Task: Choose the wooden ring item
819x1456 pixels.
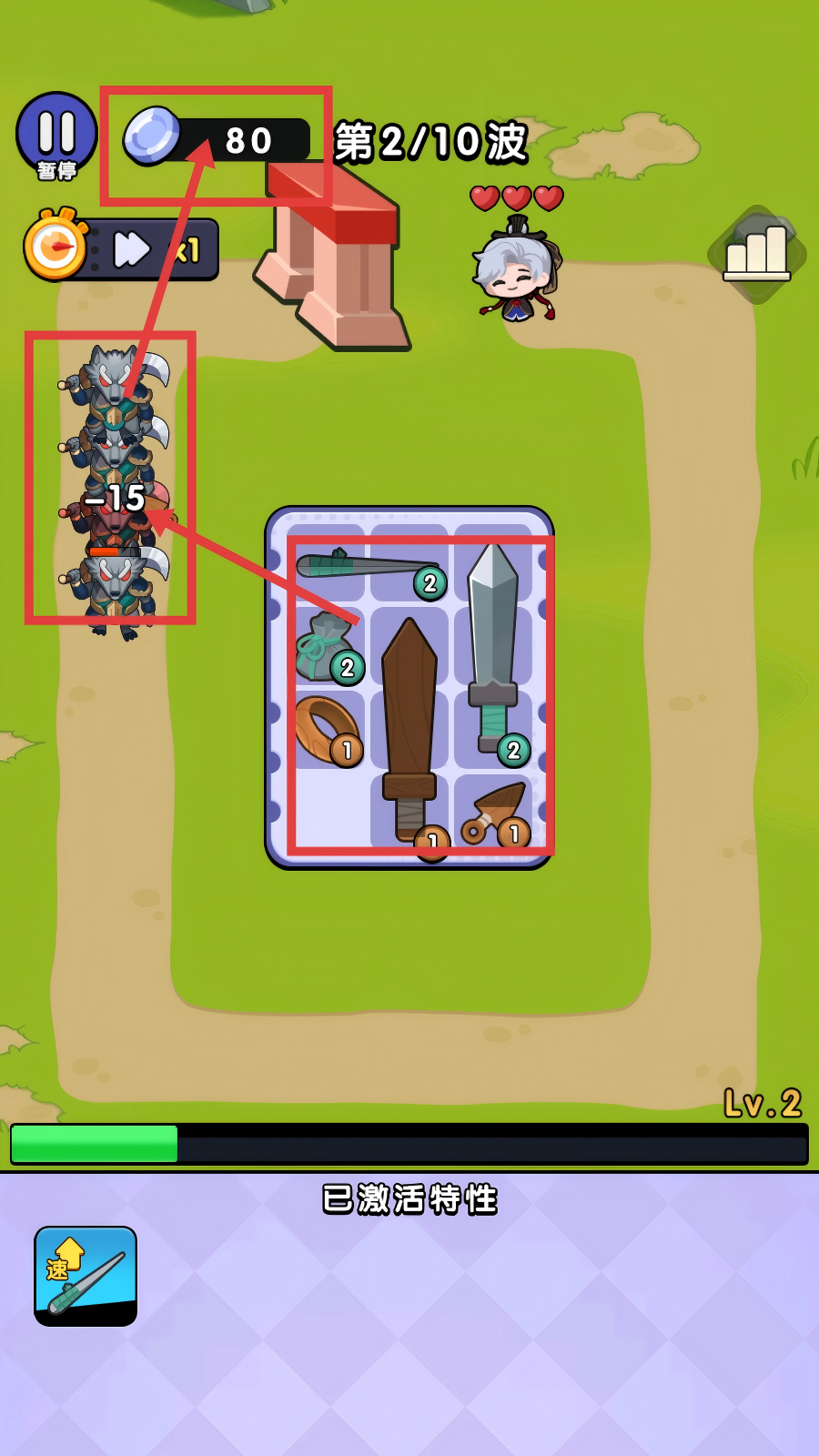Action: point(327,730)
